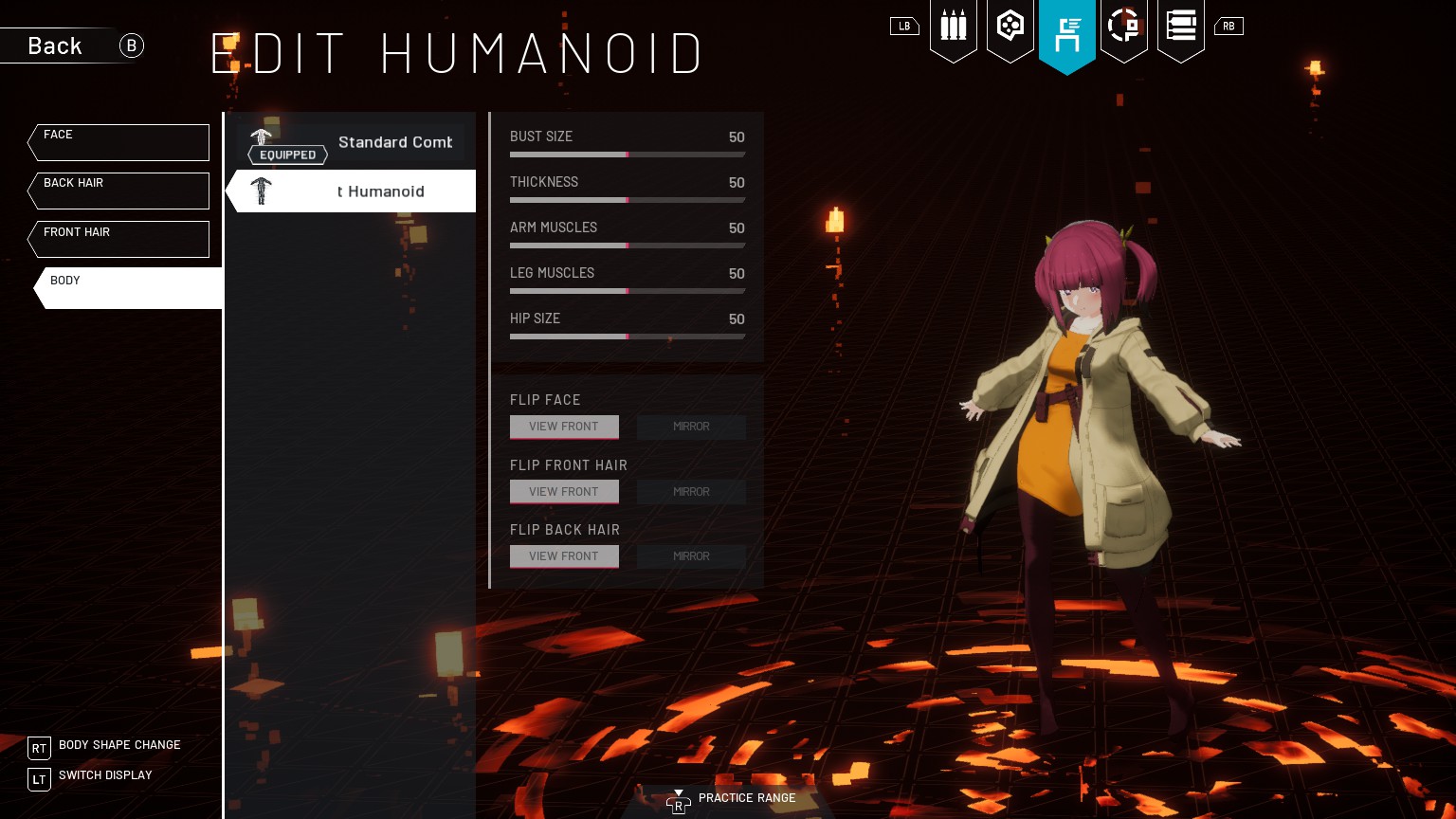Switch to the three-bullets ammo tab
1456x819 pixels.
(953, 27)
